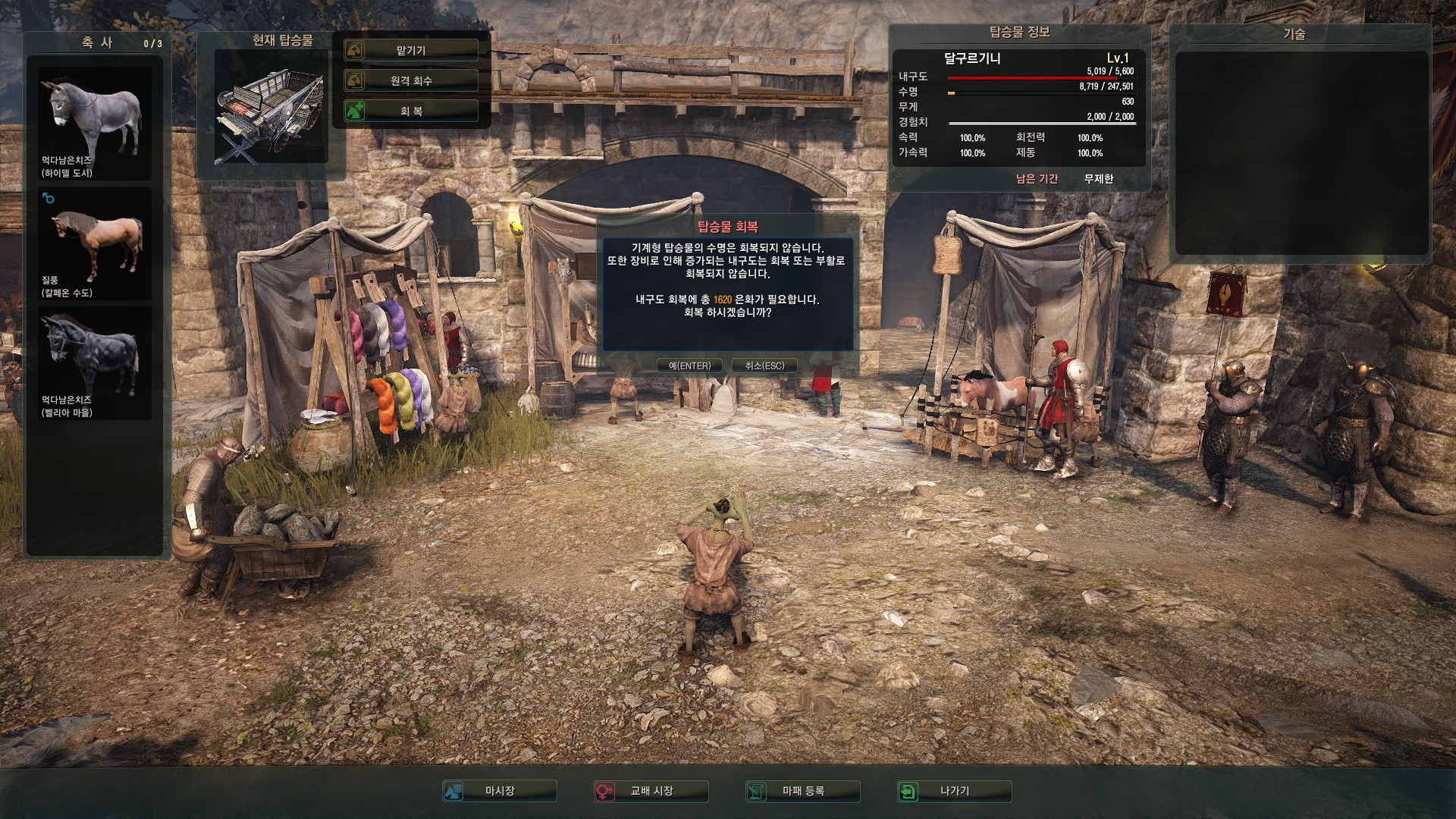Confirm recovery with 예(ENTER) button

(689, 366)
